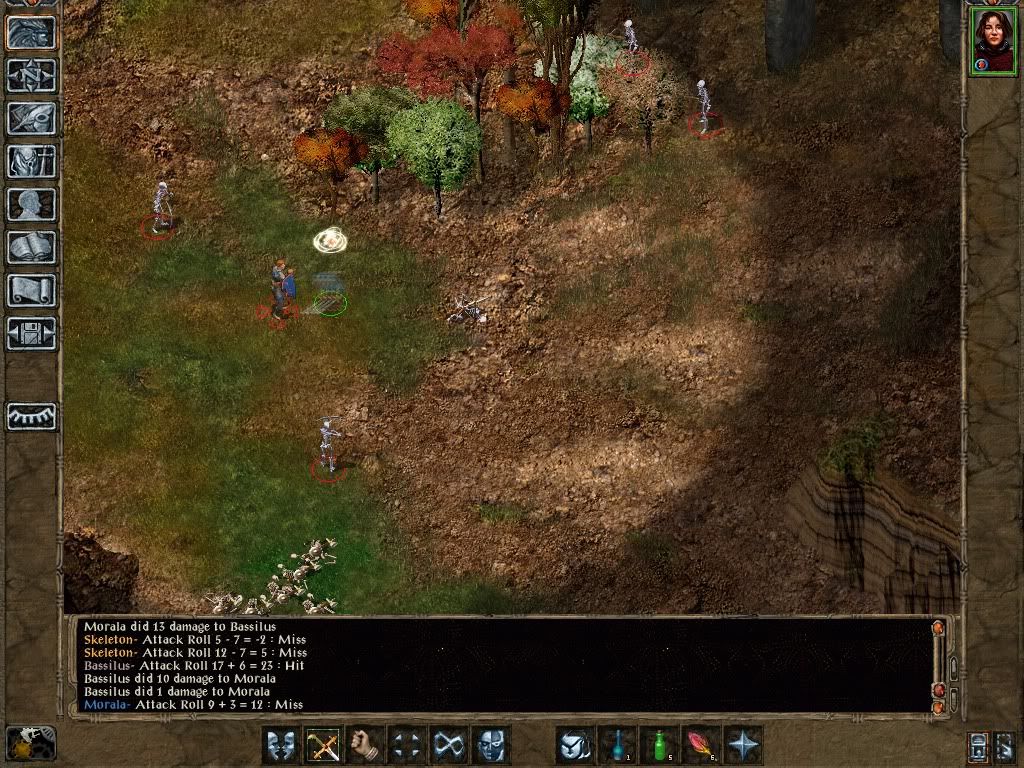1024x768 pixels.
Task: Click the Return to Game face button
Action: [x=31, y=32]
